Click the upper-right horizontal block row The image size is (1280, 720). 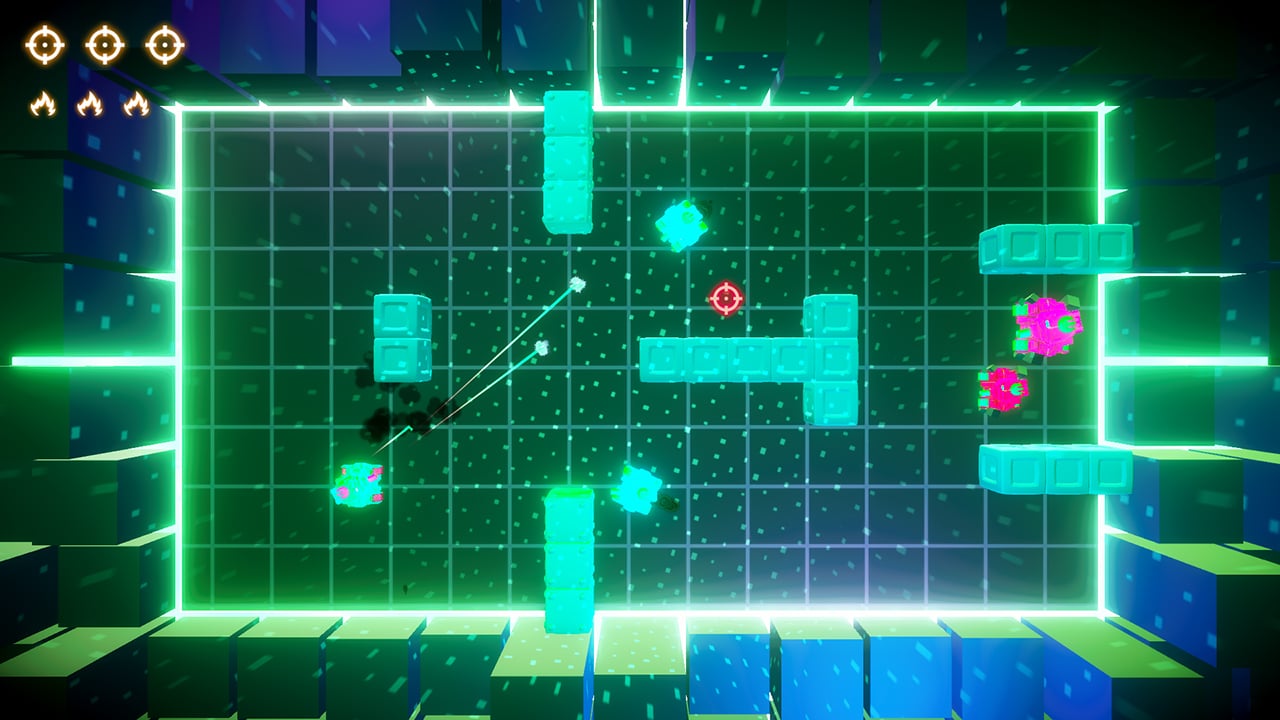(x=1055, y=247)
